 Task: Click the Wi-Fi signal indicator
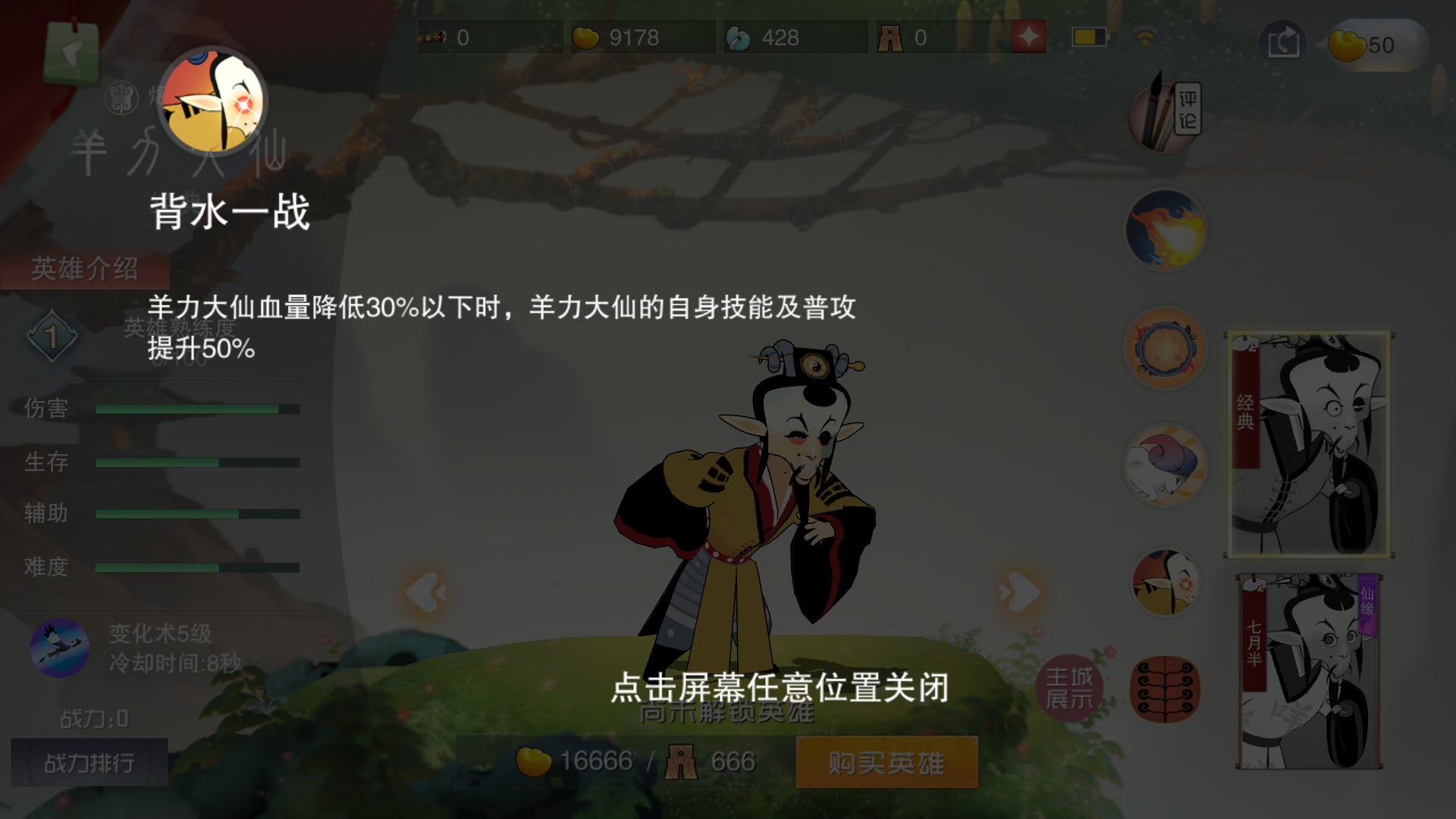[1144, 33]
